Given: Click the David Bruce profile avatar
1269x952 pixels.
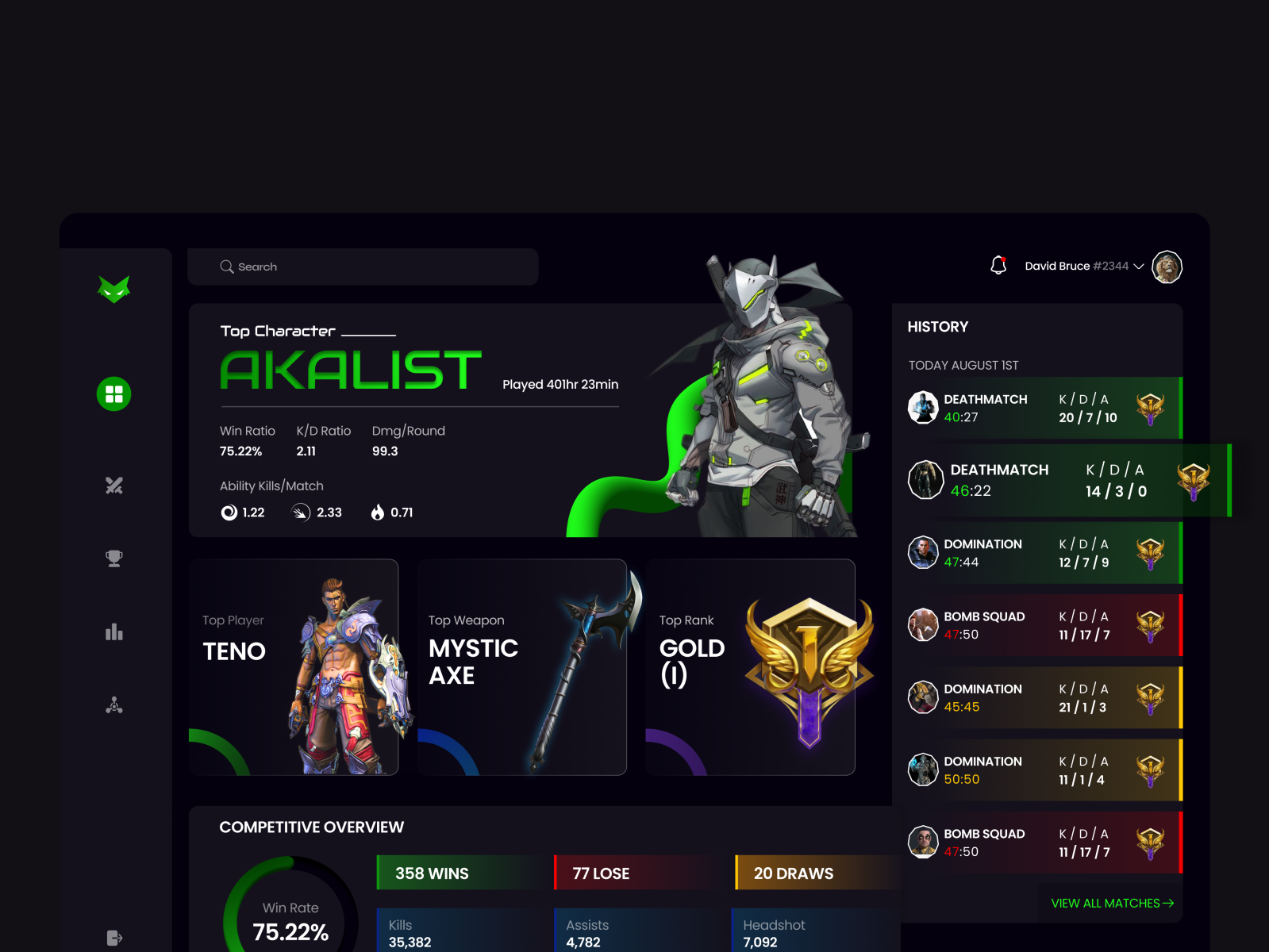Looking at the screenshot, I should [x=1167, y=267].
